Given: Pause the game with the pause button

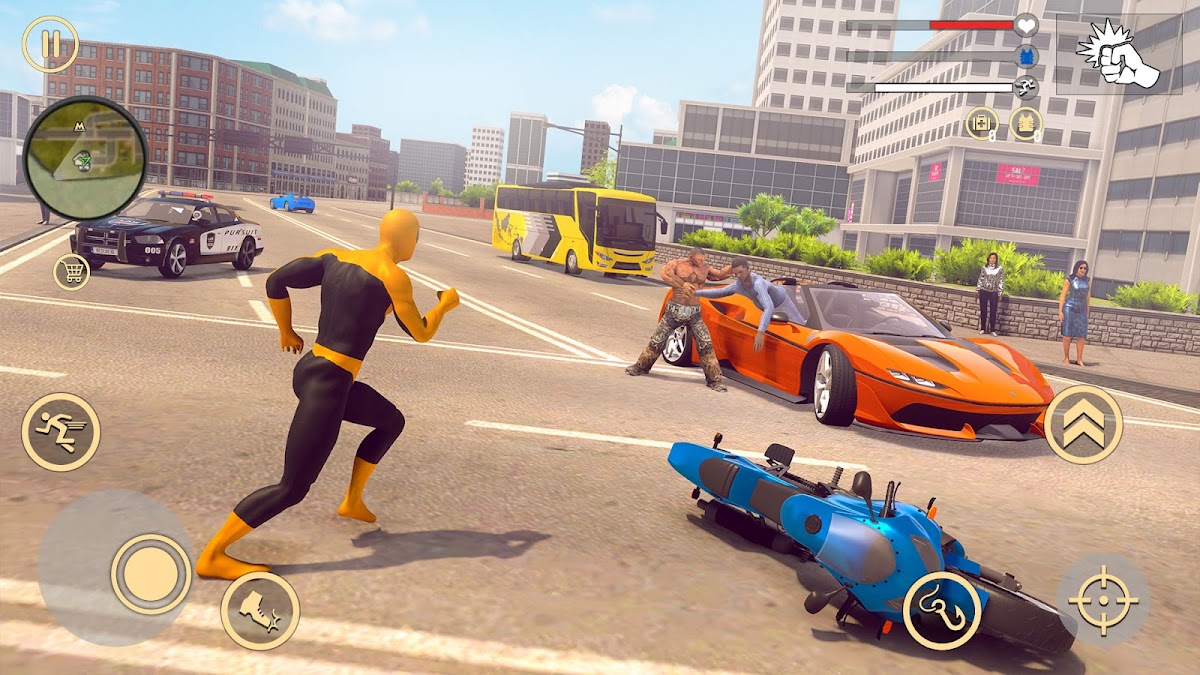Looking at the screenshot, I should pos(50,45).
